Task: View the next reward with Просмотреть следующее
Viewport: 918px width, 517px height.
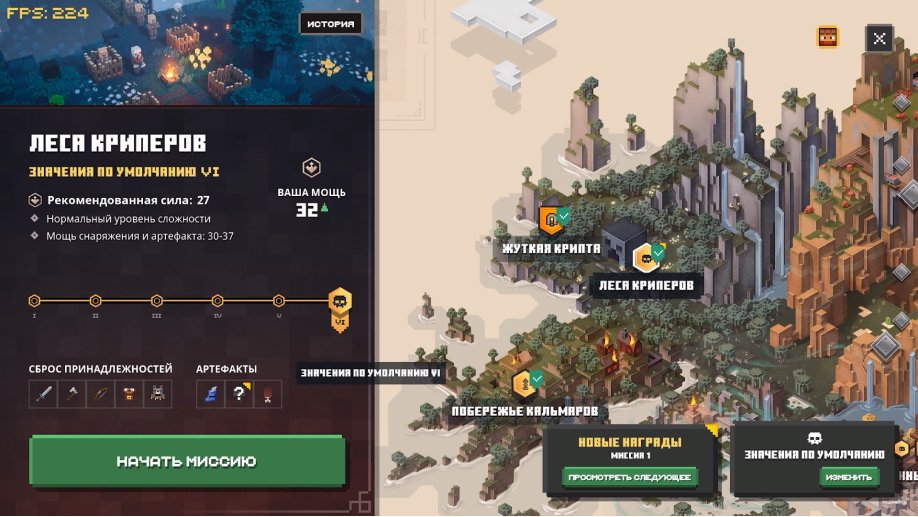Action: [630, 477]
